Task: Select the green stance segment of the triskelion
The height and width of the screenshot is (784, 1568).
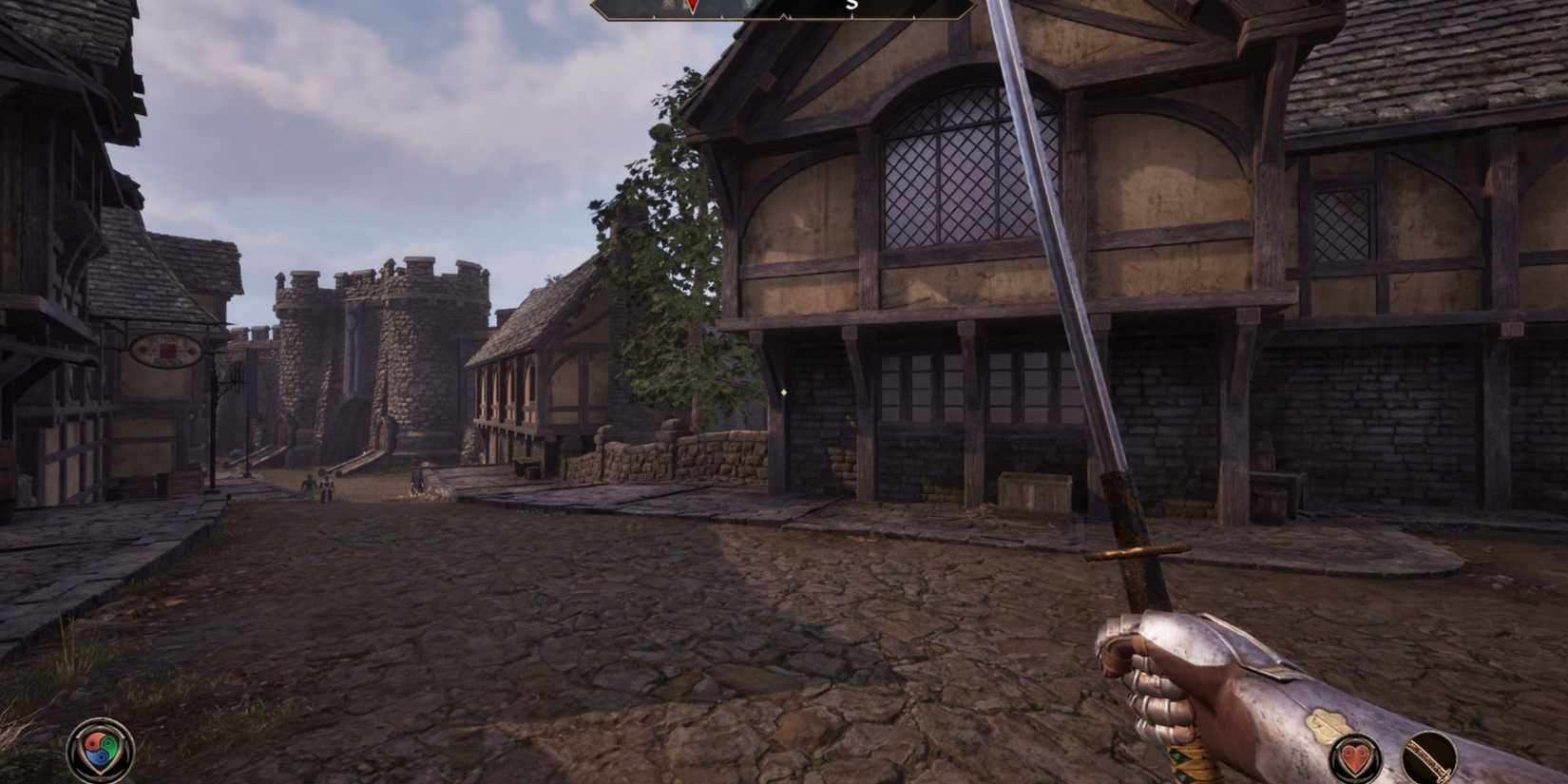Action: click(108, 747)
